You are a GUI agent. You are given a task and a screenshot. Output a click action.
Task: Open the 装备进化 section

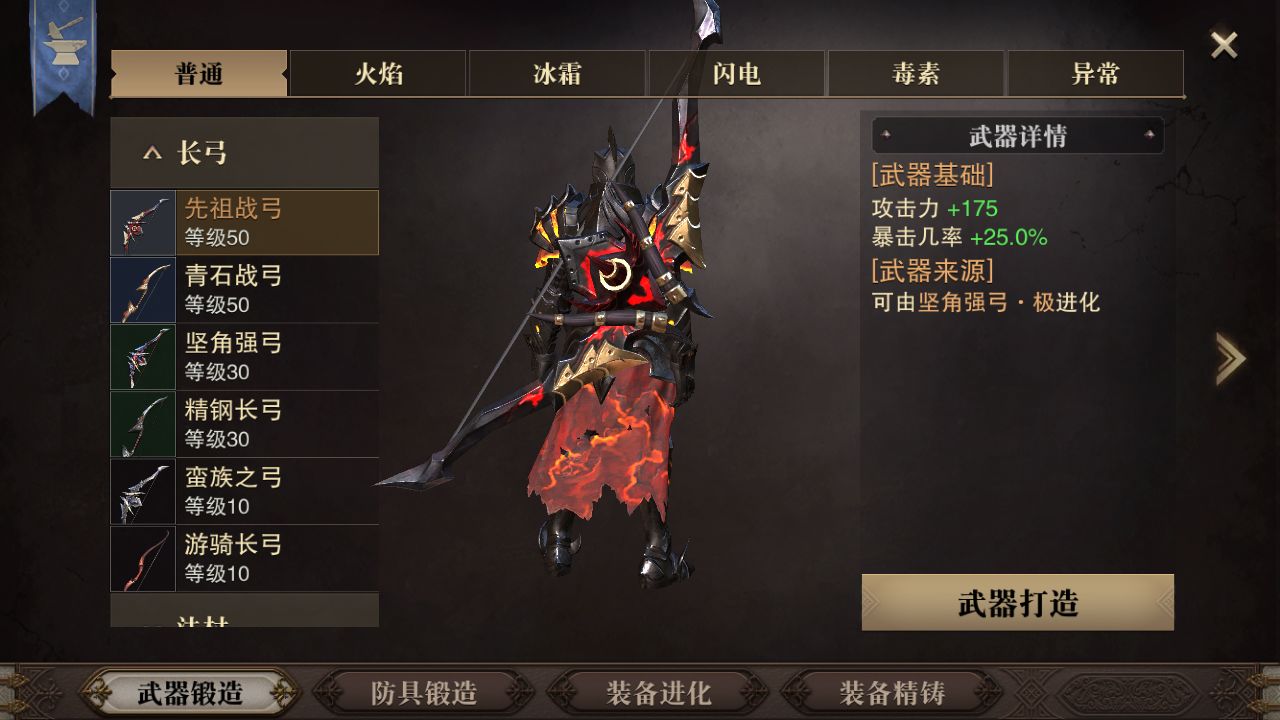pyautogui.click(x=658, y=692)
